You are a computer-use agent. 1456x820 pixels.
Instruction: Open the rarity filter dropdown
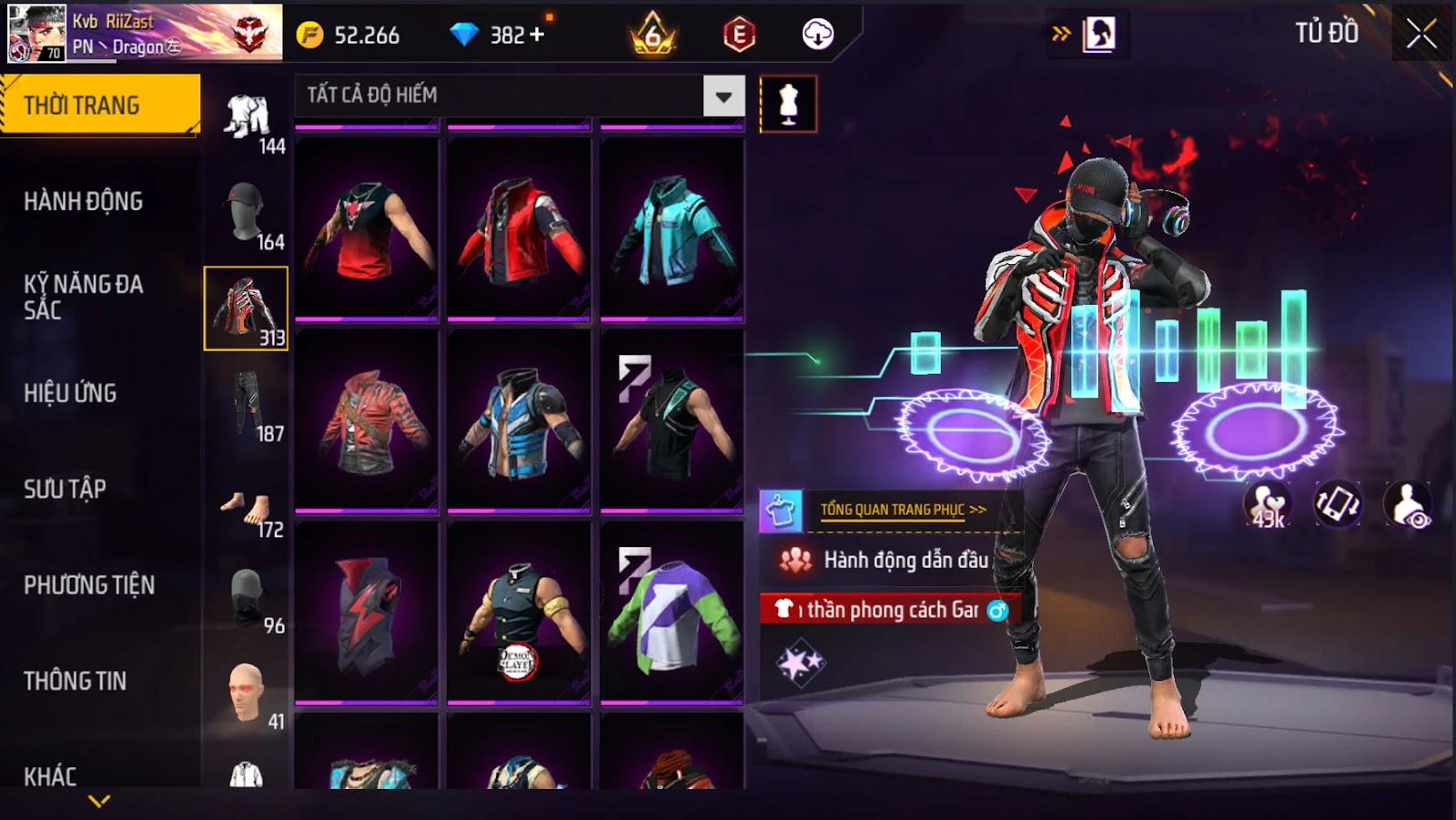tap(723, 96)
